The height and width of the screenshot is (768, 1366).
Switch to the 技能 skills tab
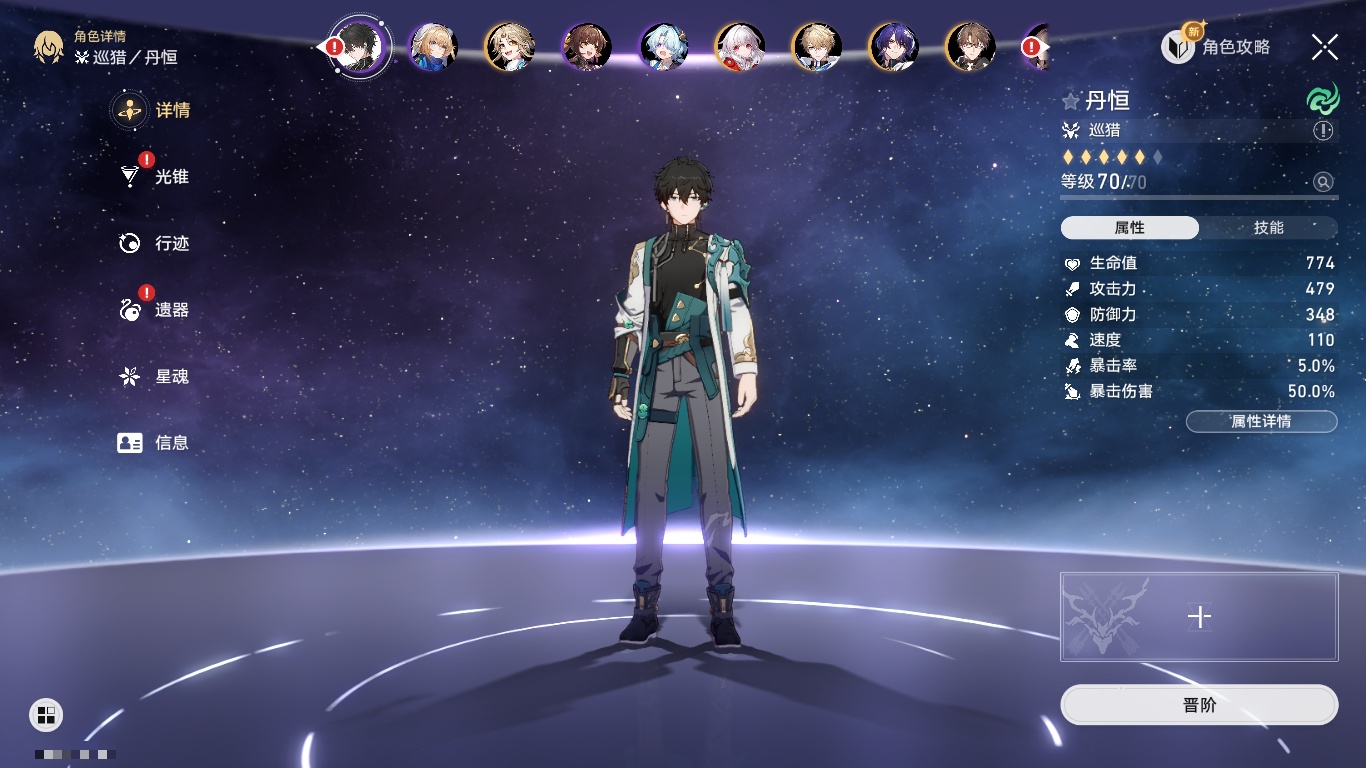coord(1268,228)
